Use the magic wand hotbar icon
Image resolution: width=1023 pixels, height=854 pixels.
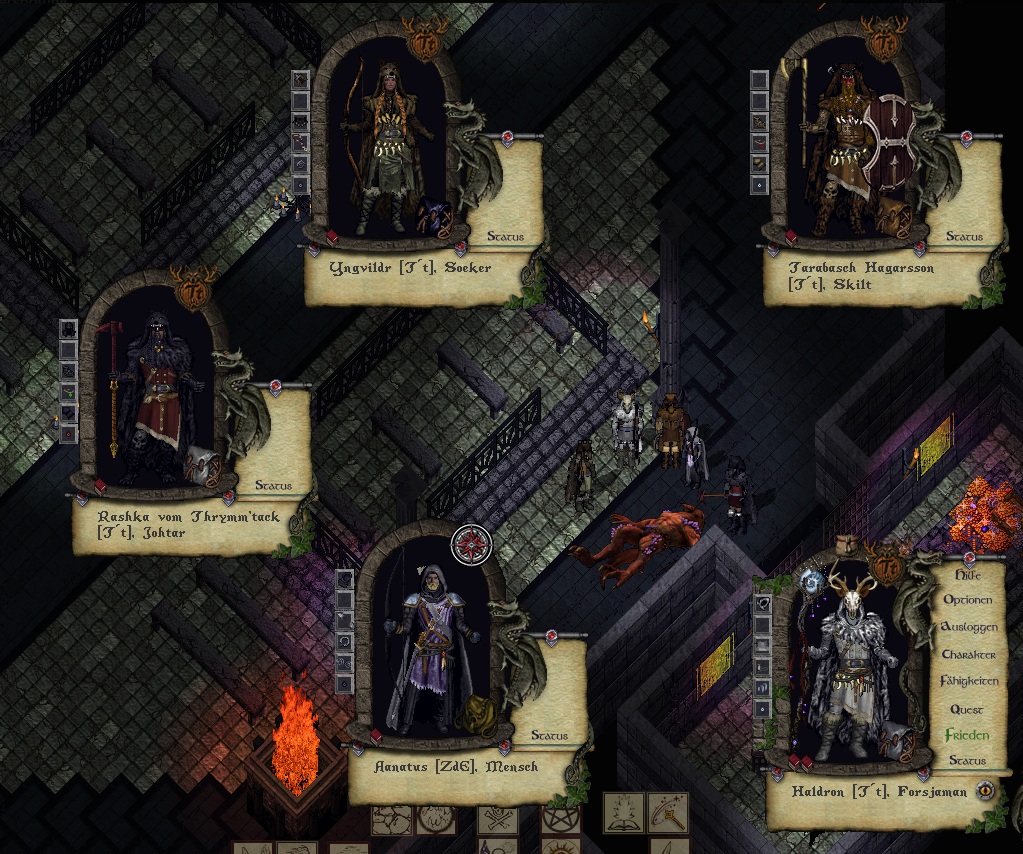click(667, 812)
